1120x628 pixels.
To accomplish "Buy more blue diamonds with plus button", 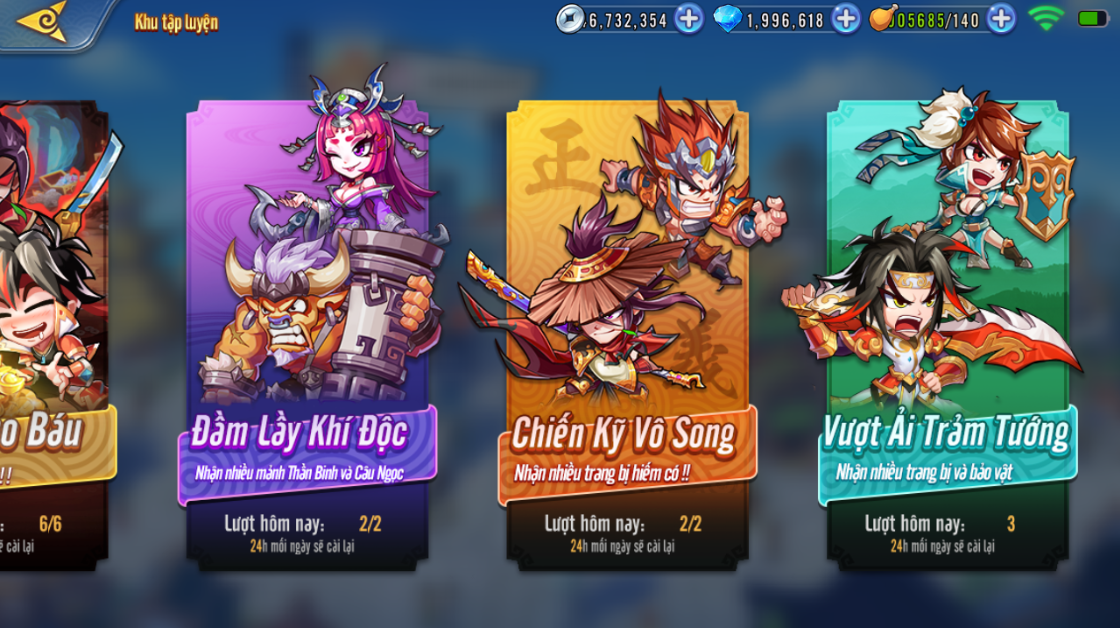I will click(x=846, y=19).
